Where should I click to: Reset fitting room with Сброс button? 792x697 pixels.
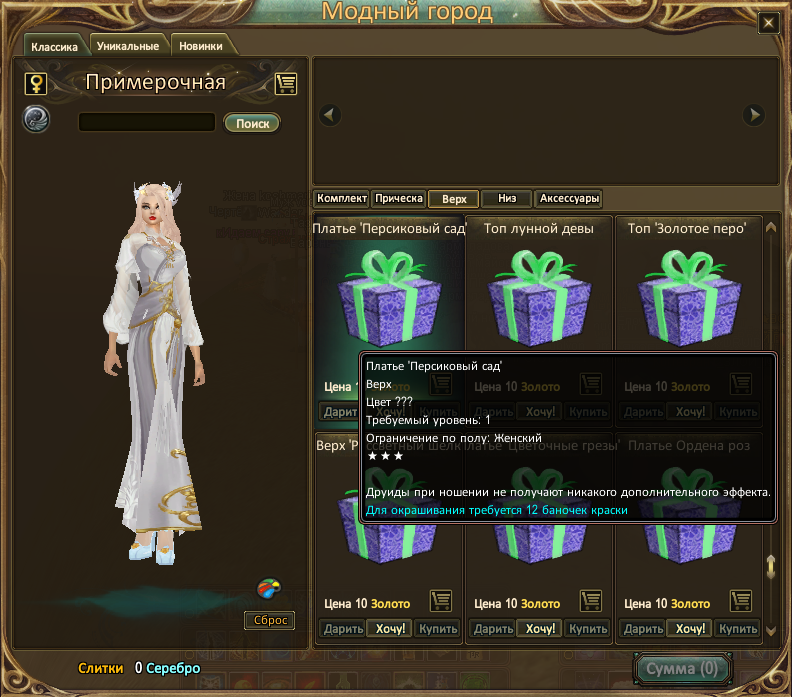tap(270, 621)
